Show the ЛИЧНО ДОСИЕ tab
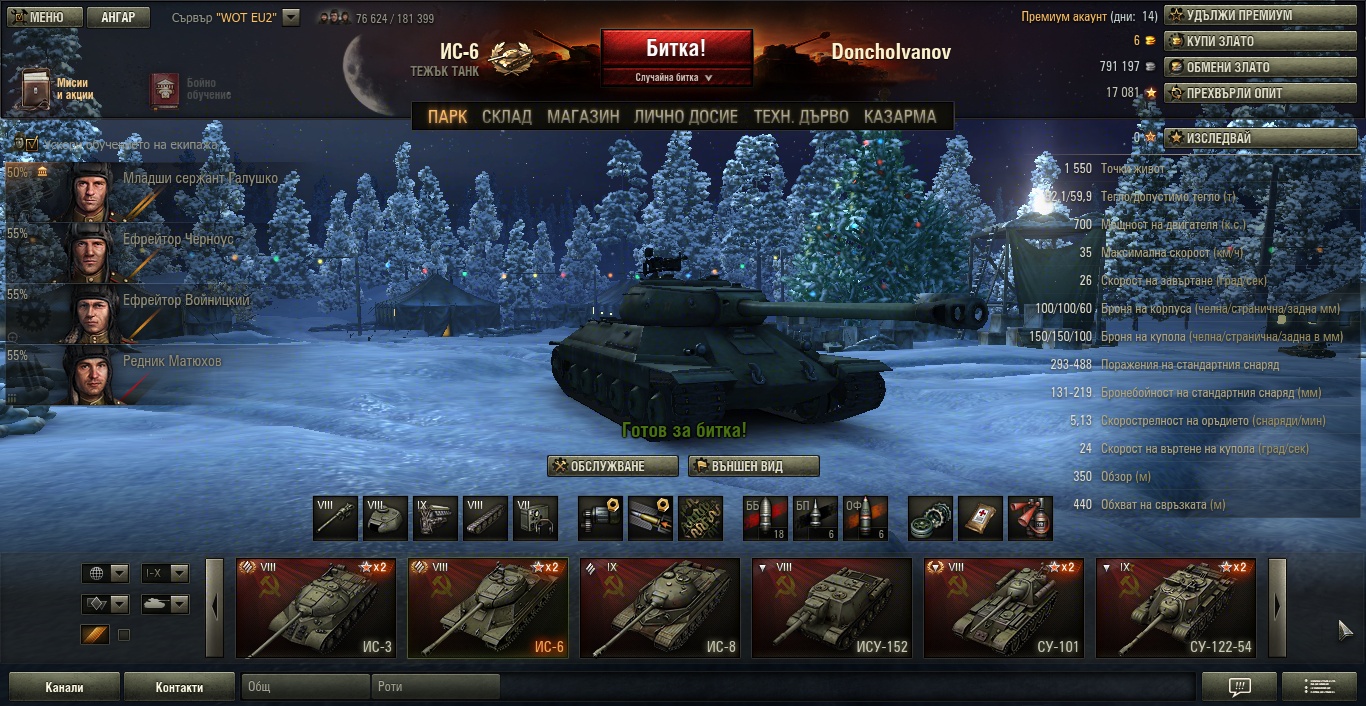The height and width of the screenshot is (706, 1366). coord(686,117)
